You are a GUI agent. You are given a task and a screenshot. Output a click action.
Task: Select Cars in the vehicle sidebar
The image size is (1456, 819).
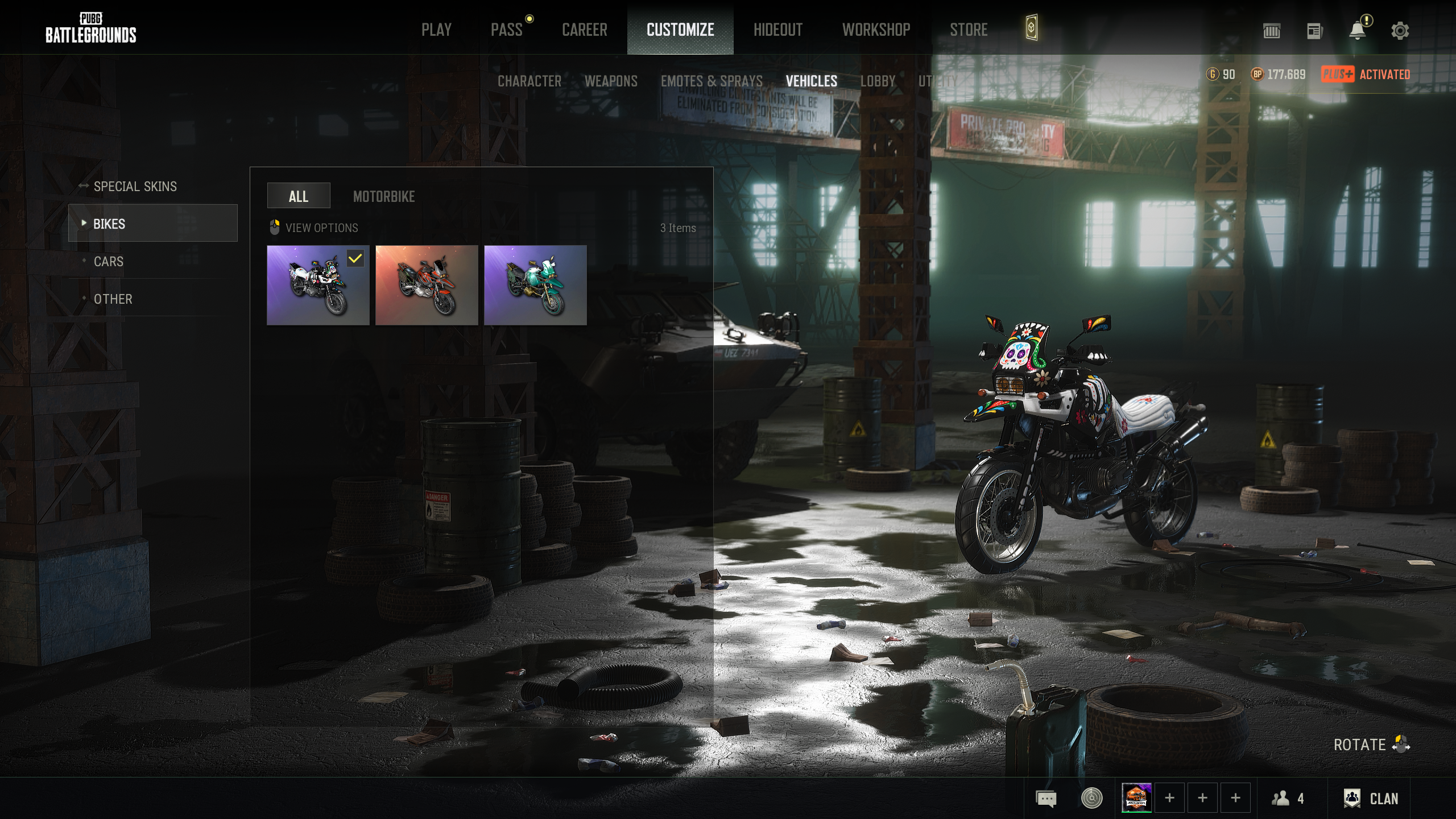coord(108,262)
